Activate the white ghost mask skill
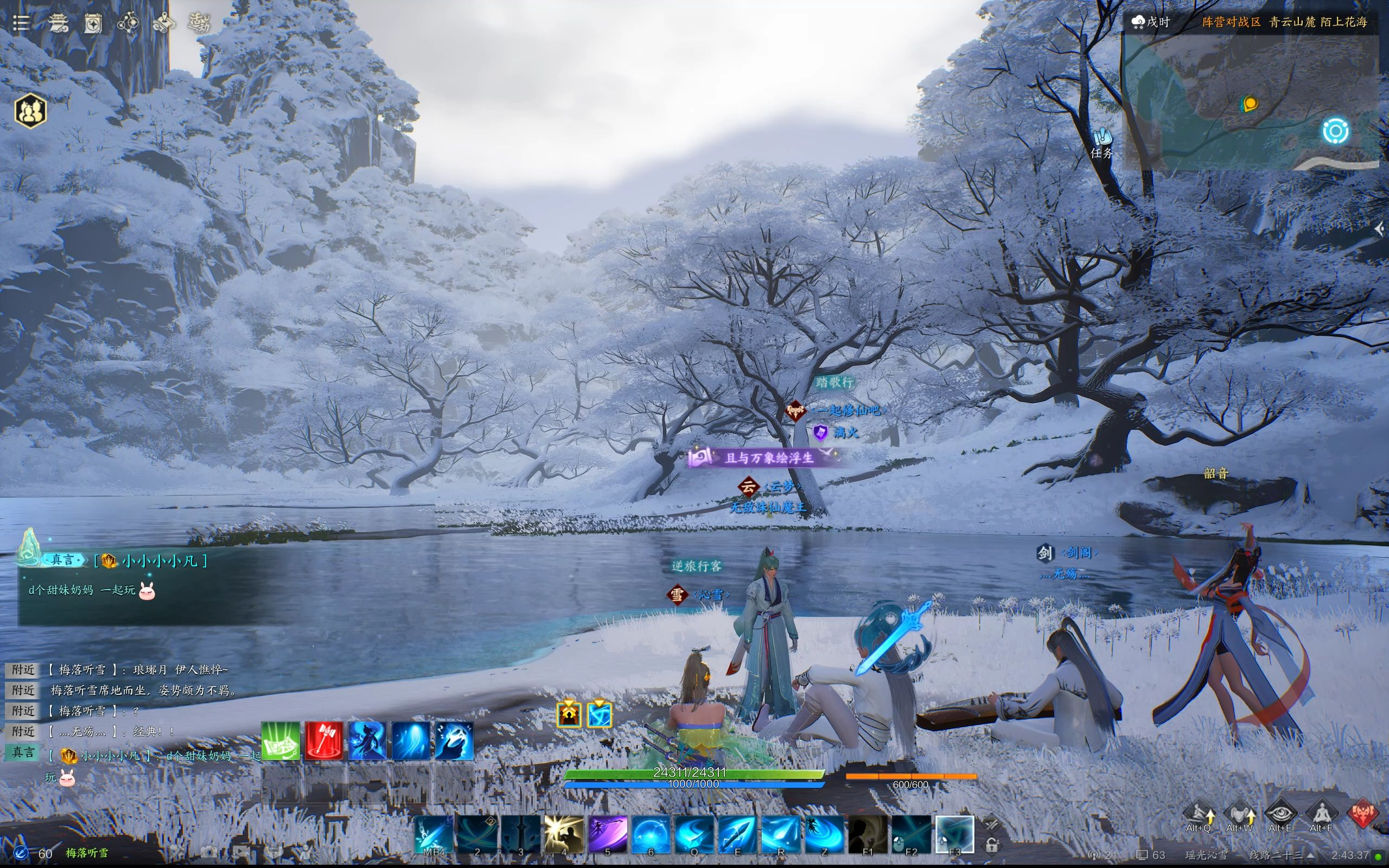 [454, 741]
